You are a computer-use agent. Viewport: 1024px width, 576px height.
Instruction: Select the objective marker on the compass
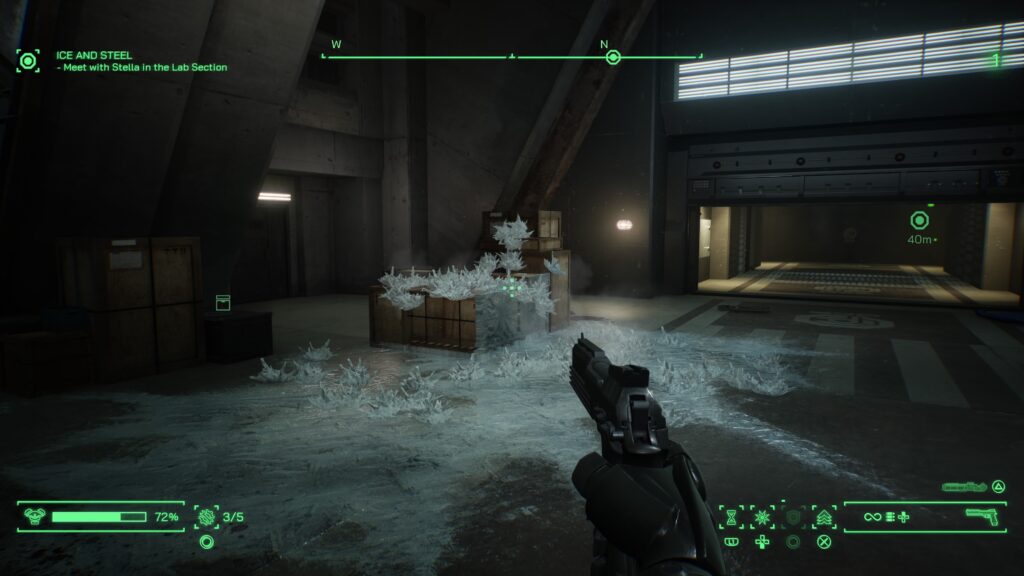pos(613,57)
